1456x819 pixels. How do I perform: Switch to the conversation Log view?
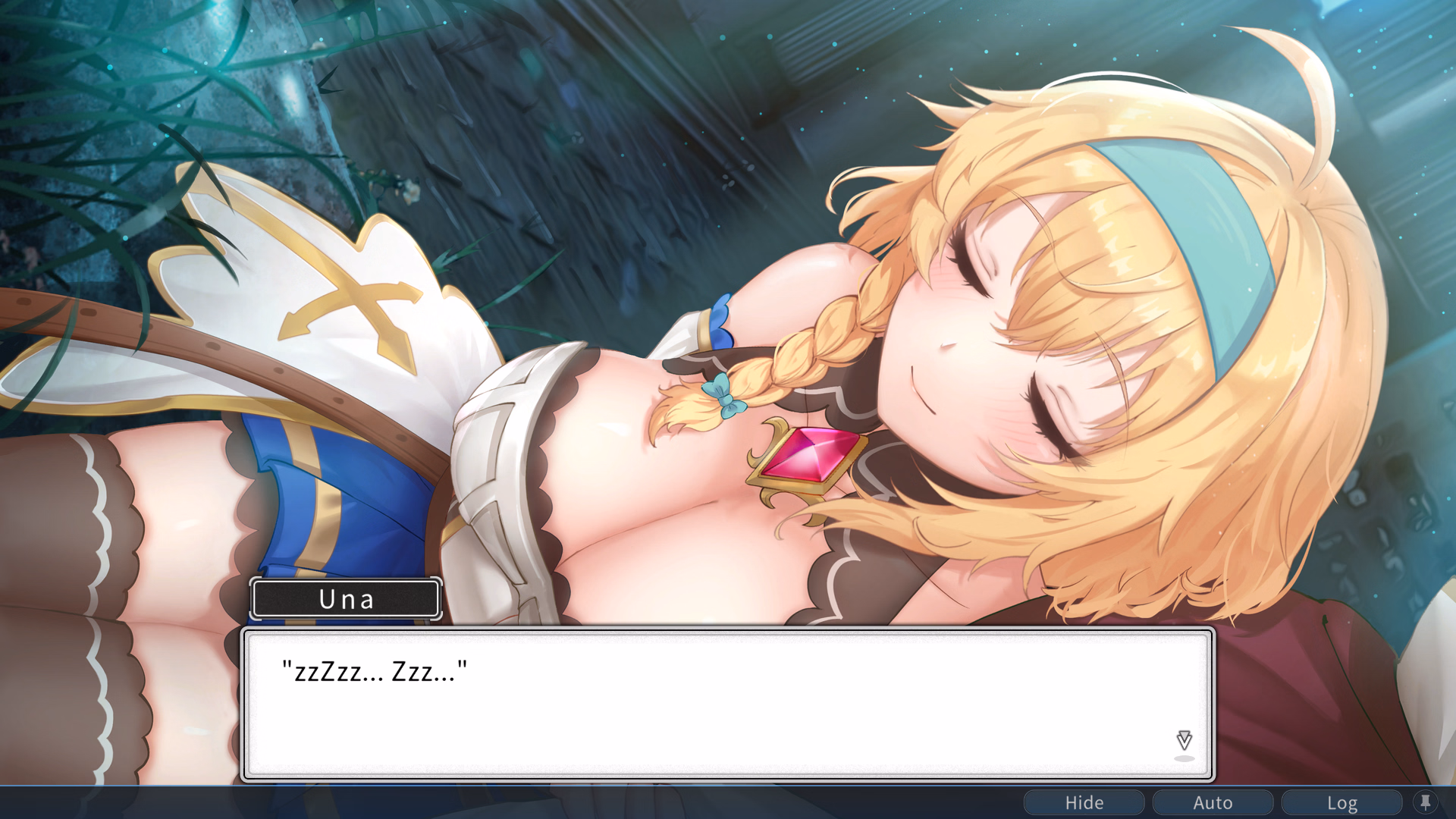coord(1342,802)
